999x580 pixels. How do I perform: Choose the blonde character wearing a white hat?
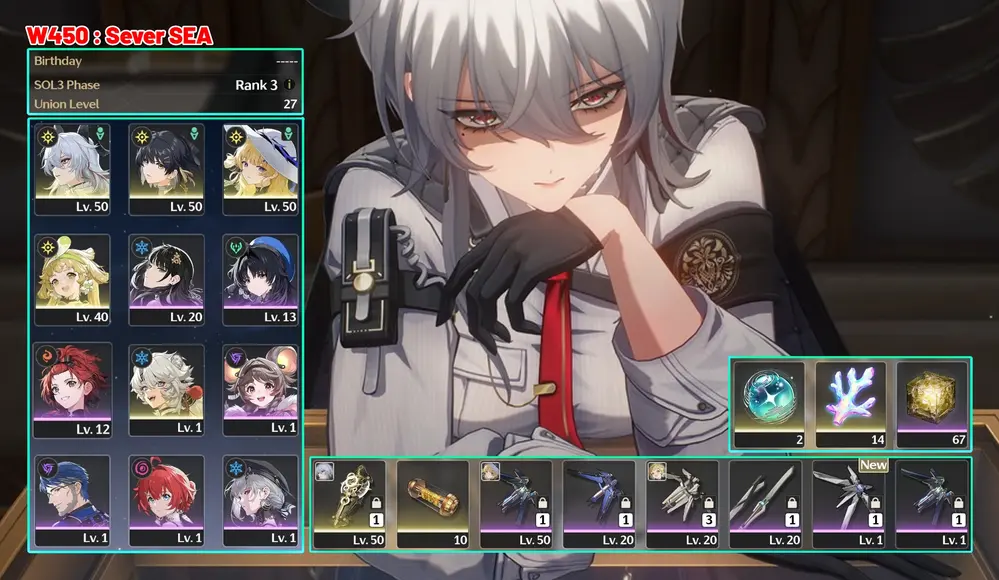coord(260,166)
